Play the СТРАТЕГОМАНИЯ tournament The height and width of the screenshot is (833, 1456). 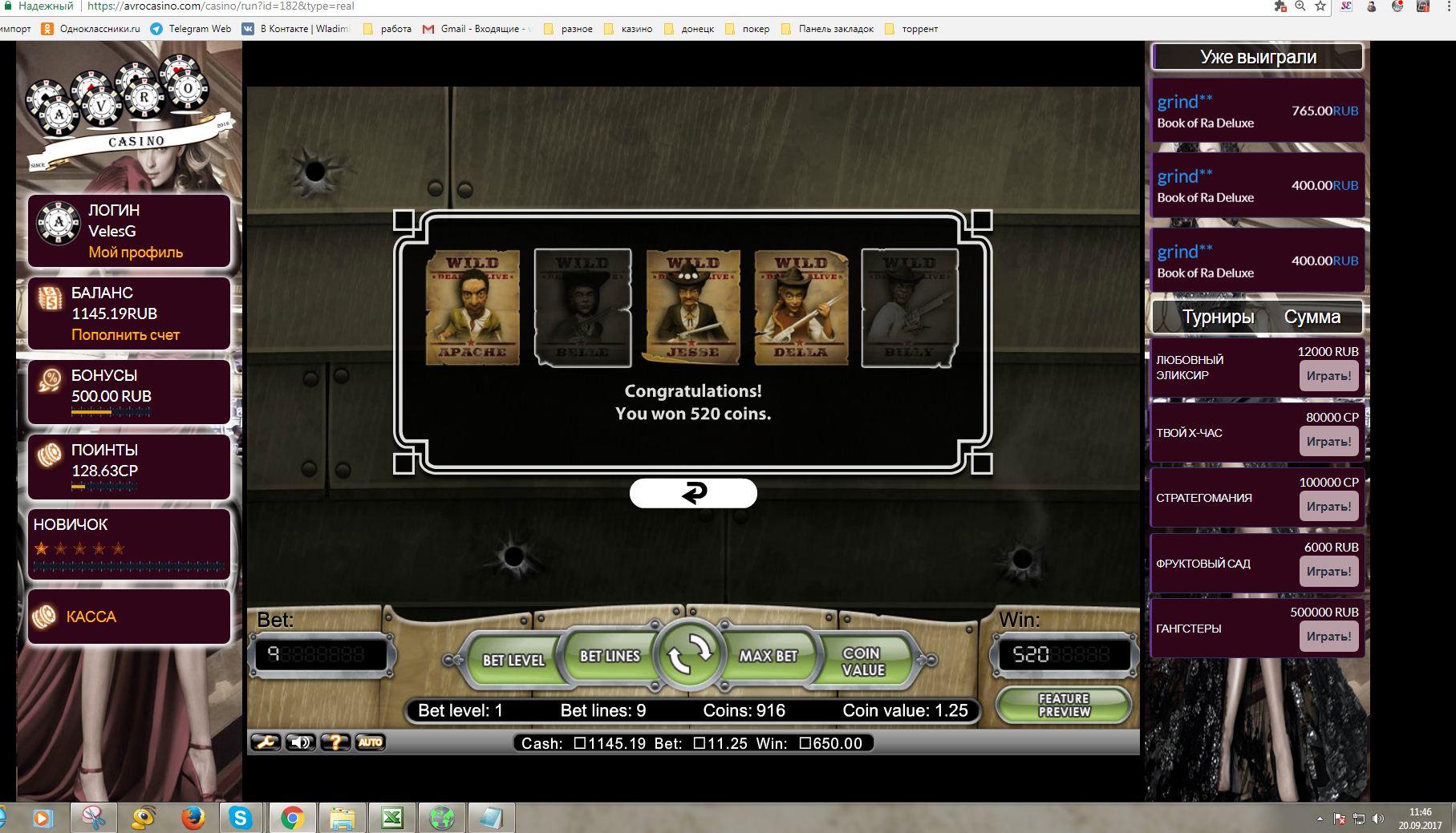[x=1328, y=507]
